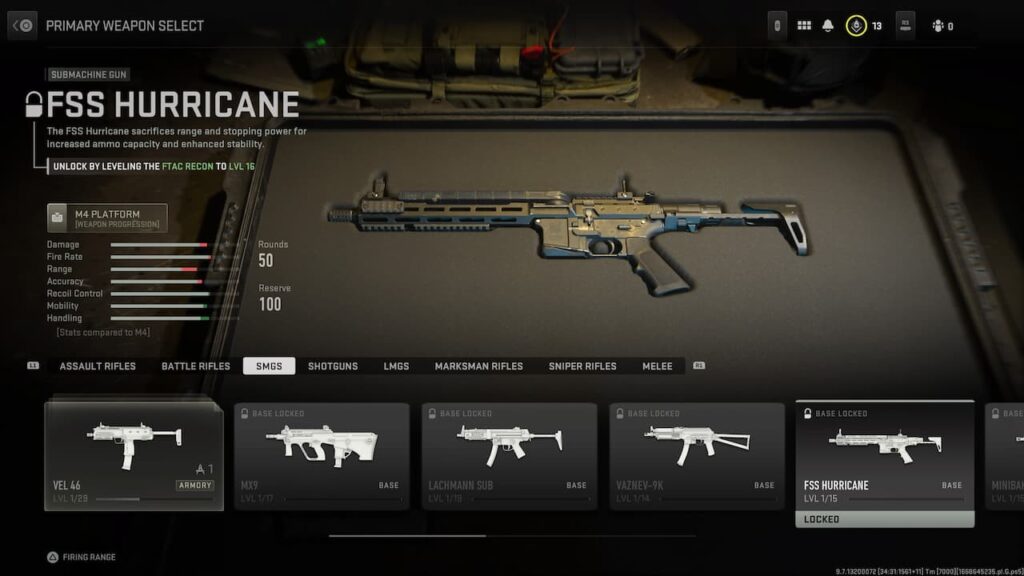This screenshot has height=576, width=1024.
Task: Choose the locked MX9 weapon tile
Action: [322, 455]
